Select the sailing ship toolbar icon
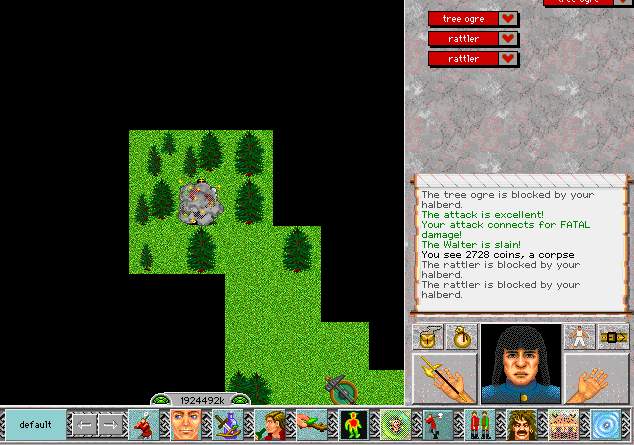Image resolution: width=634 pixels, height=445 pixels. [x=223, y=425]
